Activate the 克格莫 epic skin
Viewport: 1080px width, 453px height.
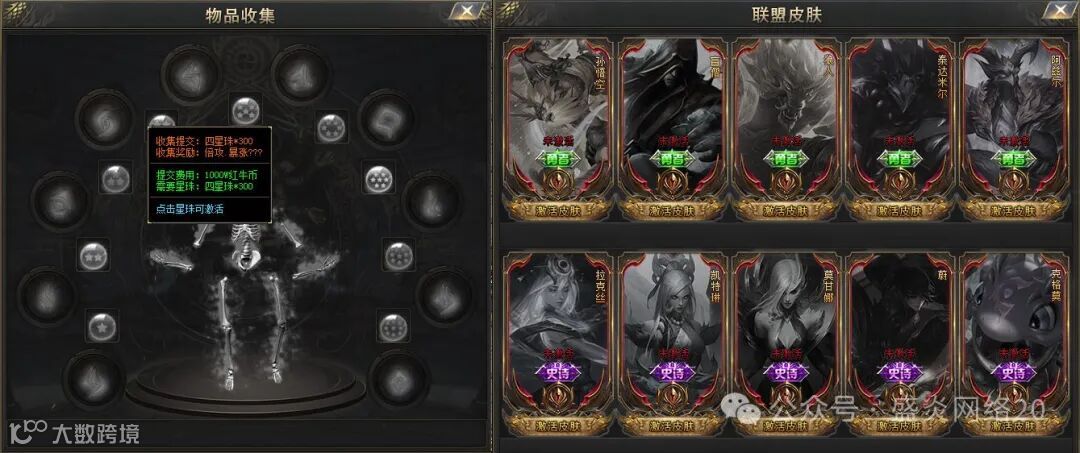point(1013,422)
